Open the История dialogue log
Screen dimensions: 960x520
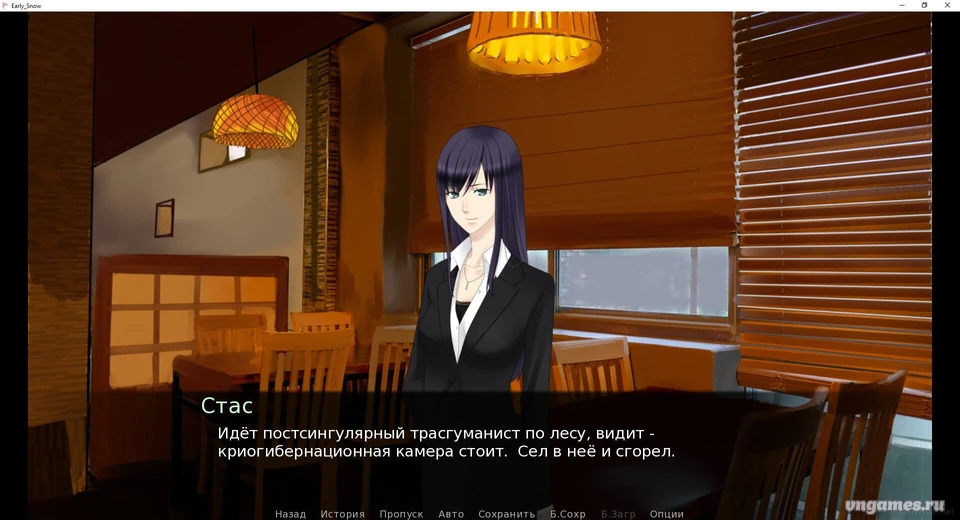[342, 514]
